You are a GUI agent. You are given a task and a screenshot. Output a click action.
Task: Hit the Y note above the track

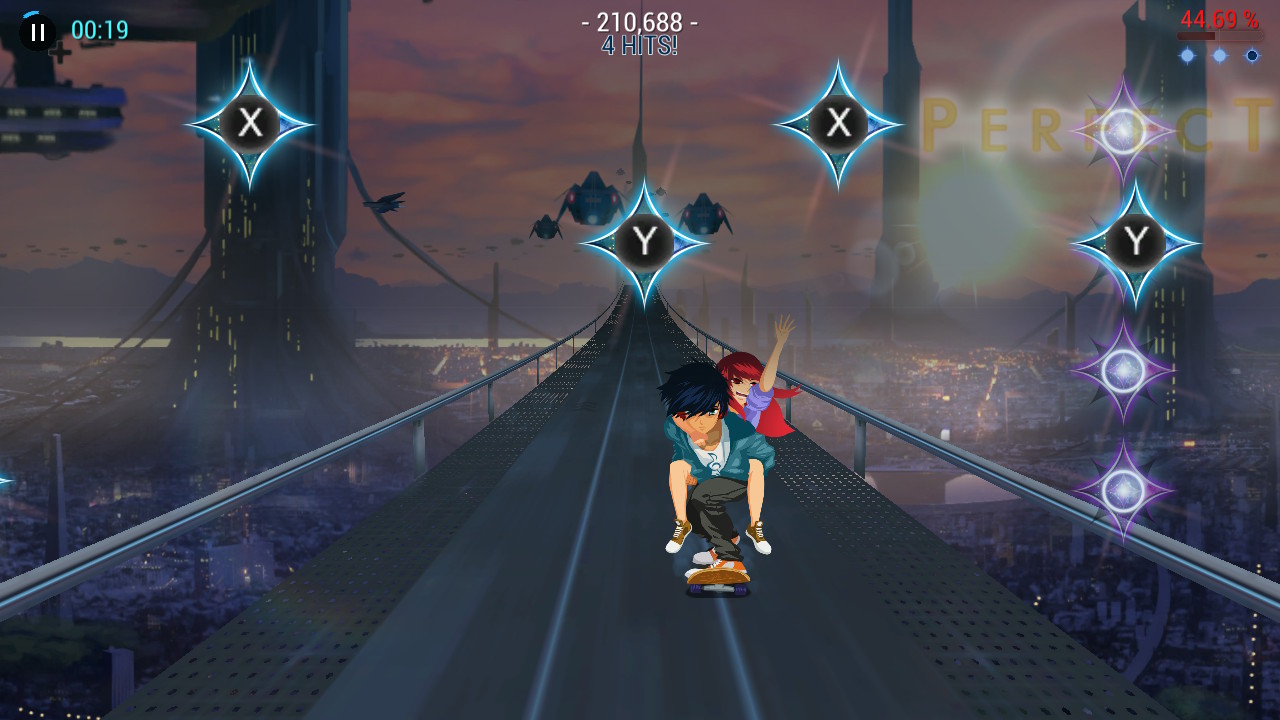(x=648, y=240)
